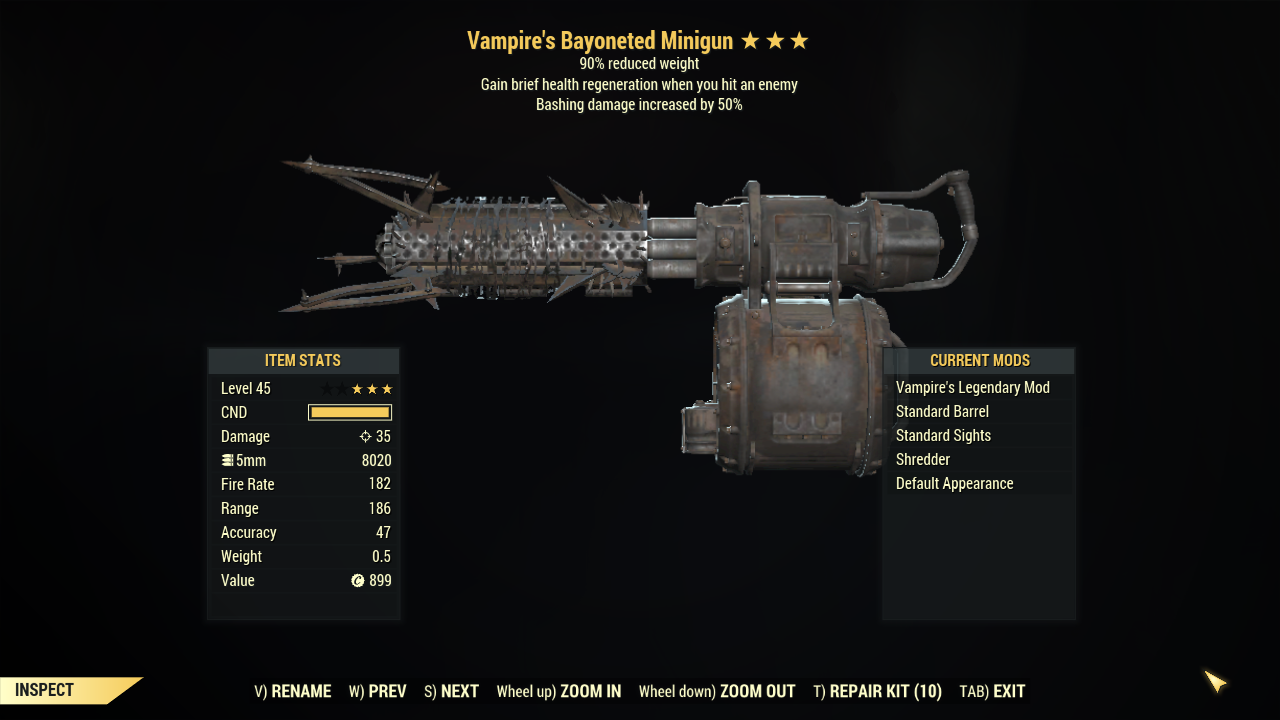This screenshot has height=720, width=1280.
Task: Select RENAME to rename the minigun
Action: 293,690
